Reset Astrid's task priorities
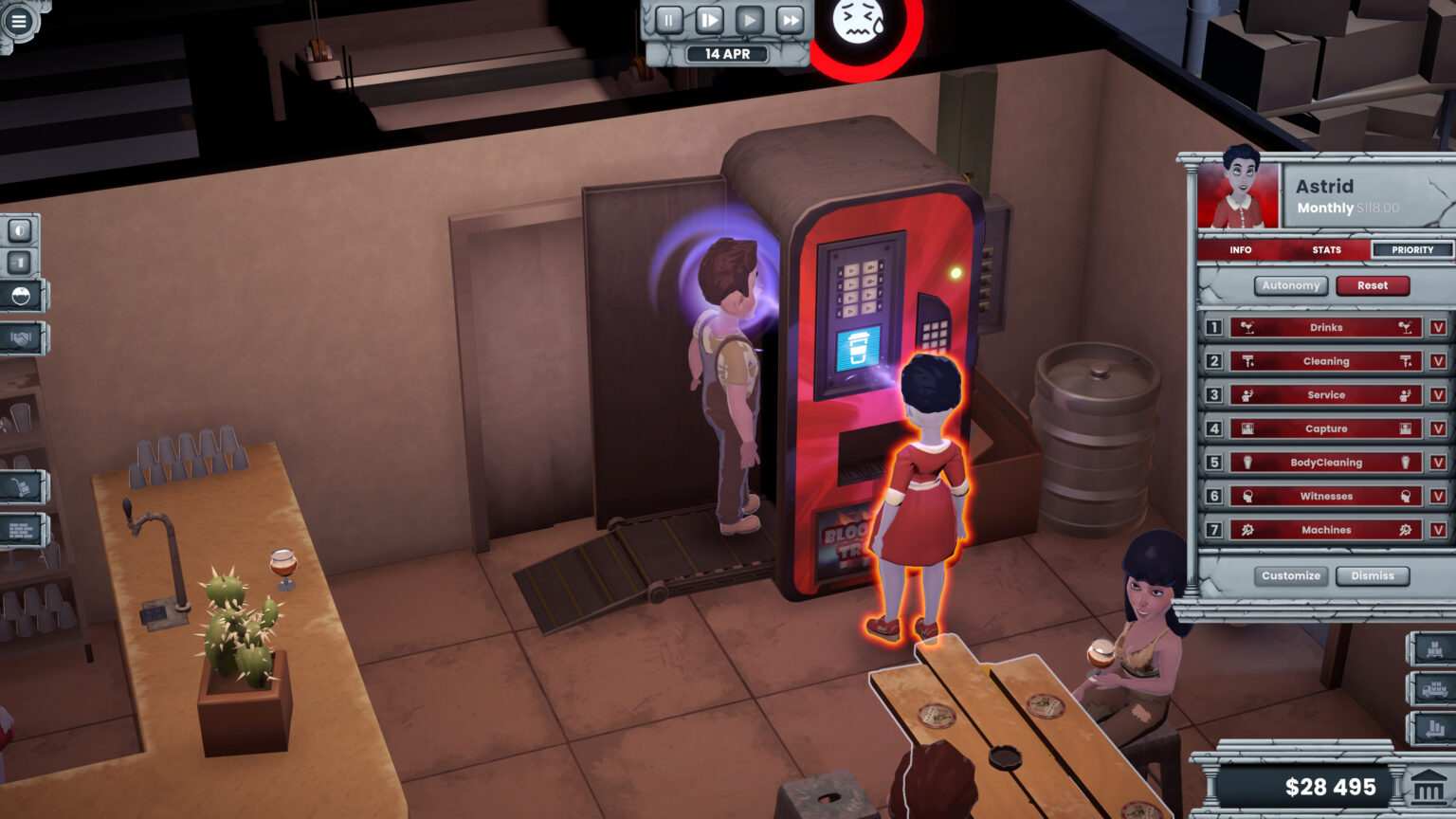Image resolution: width=1456 pixels, height=819 pixels. pyautogui.click(x=1372, y=285)
